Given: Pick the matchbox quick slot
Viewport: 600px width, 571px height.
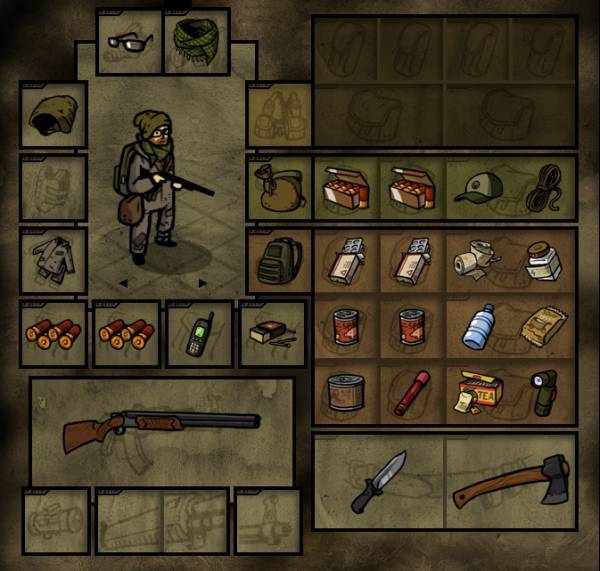Looking at the screenshot, I should (270, 334).
